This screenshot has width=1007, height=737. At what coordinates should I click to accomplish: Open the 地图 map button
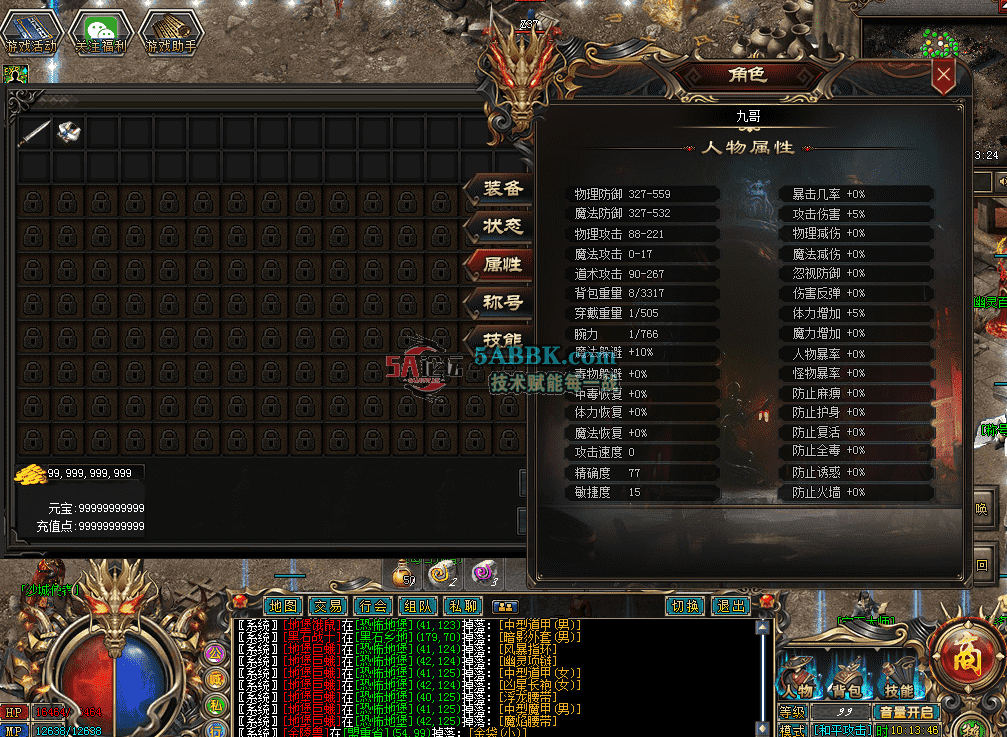284,606
